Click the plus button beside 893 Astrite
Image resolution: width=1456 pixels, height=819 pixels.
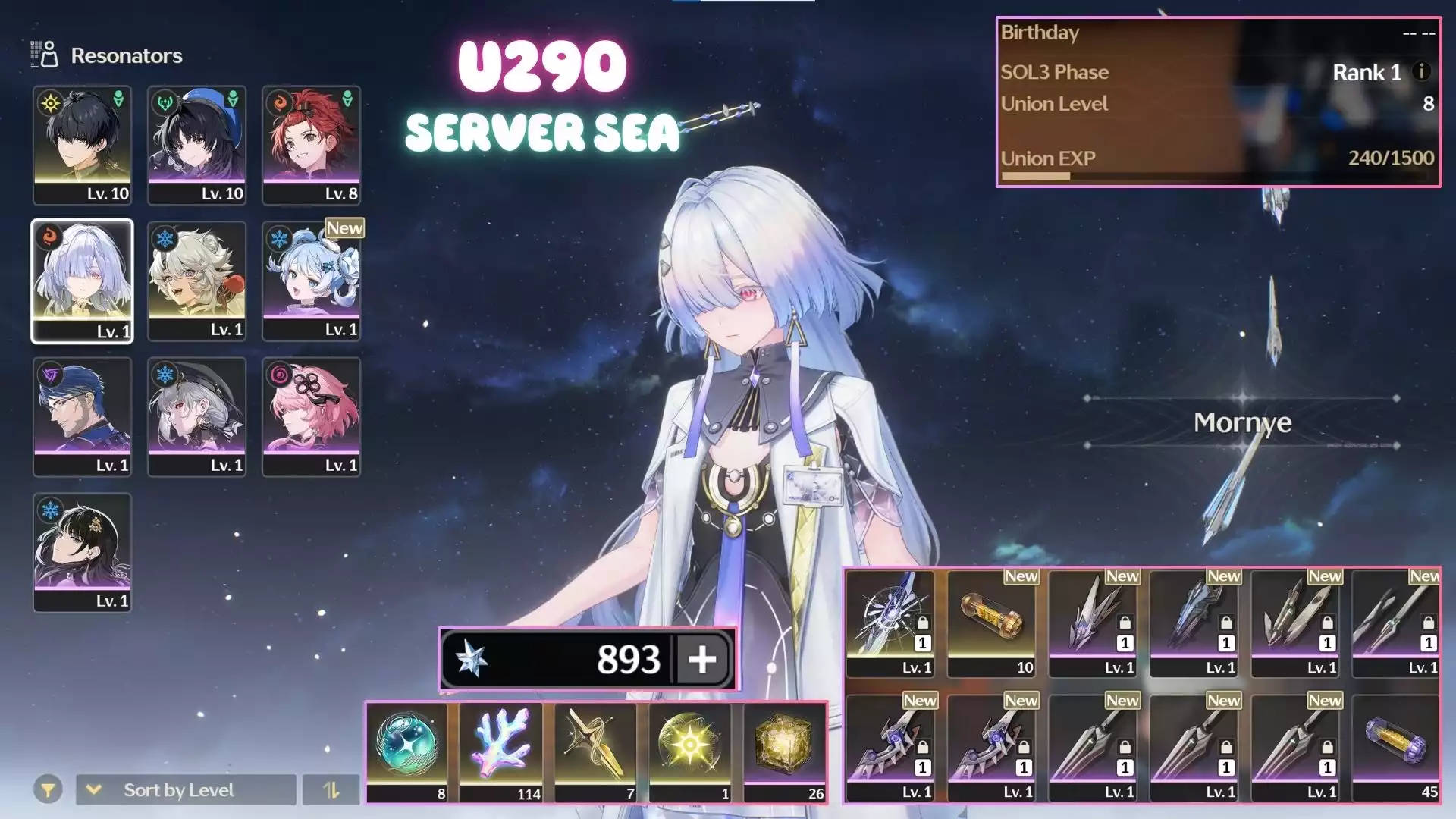(702, 659)
